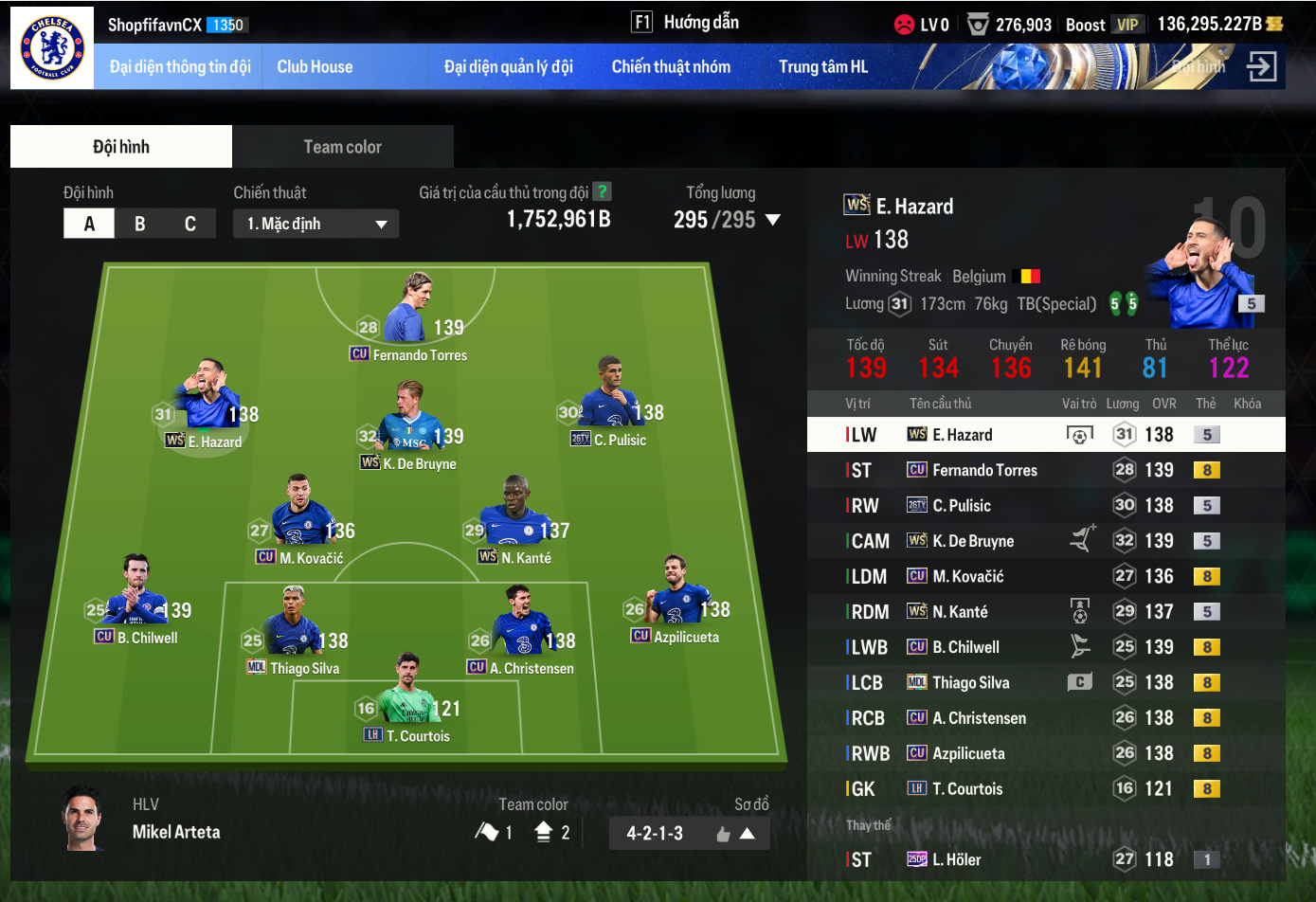
Task: Click the squad value help question mark
Action: pos(601,191)
